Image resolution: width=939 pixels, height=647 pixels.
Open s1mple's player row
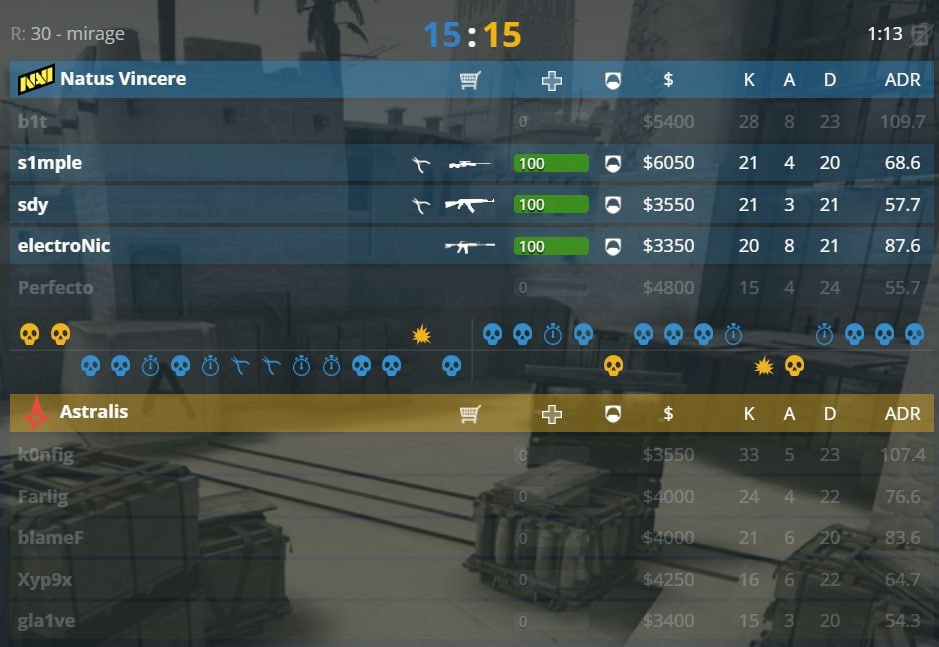[50, 163]
